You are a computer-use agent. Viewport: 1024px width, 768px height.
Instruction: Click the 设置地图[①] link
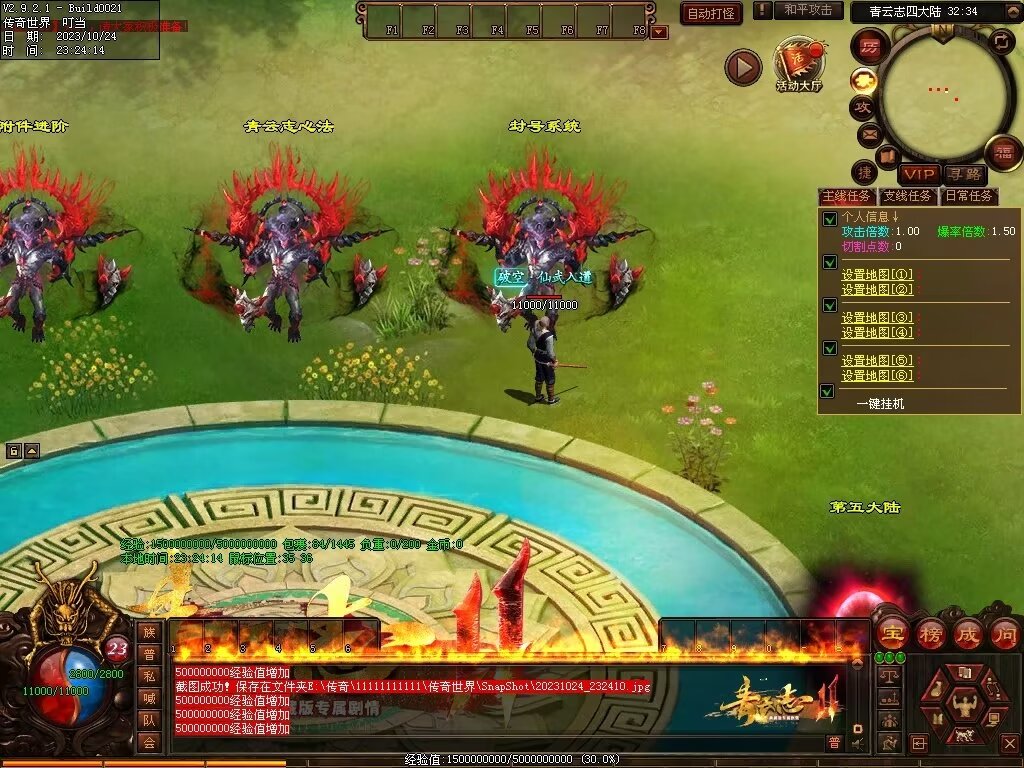click(877, 275)
